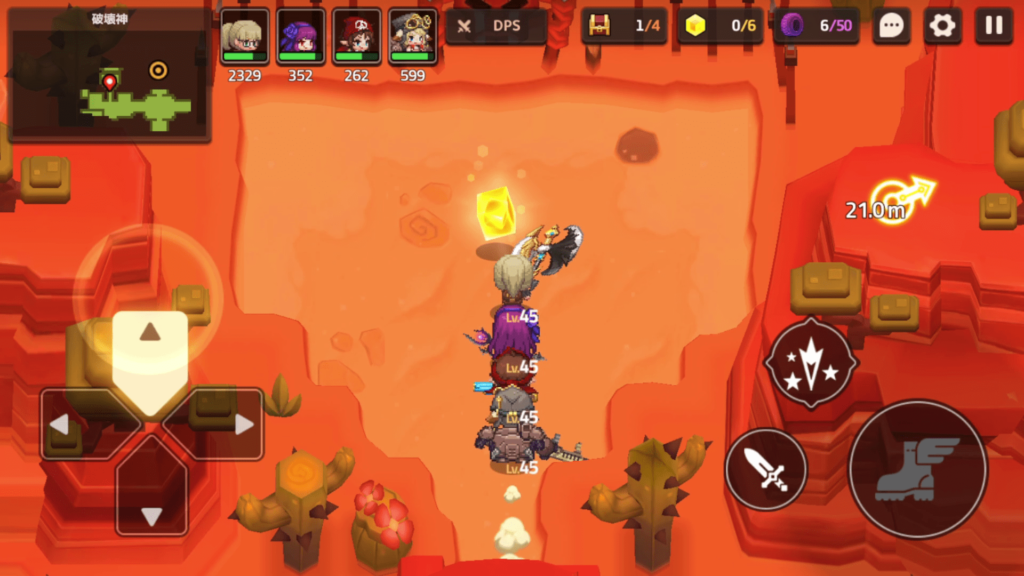The height and width of the screenshot is (576, 1024).
Task: Pause the game
Action: 993,26
